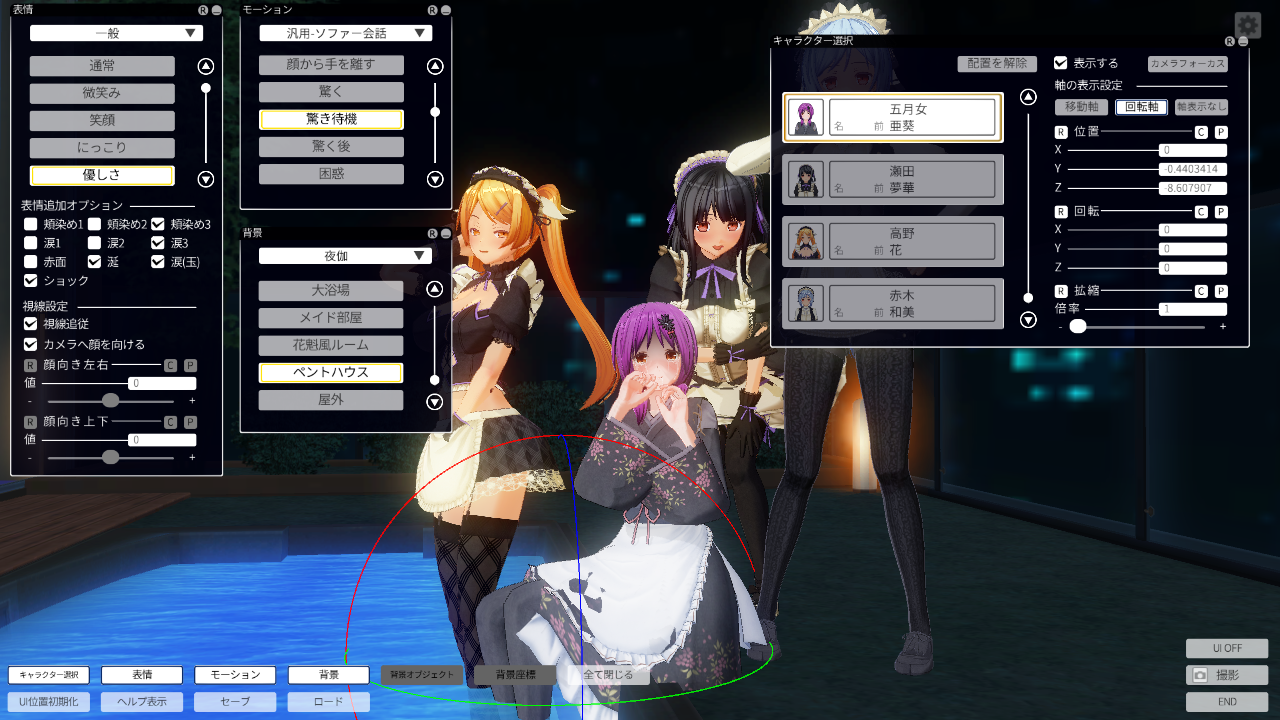1280x720 pixels.
Task: Switch background to メイド部屋
Action: [x=331, y=318]
